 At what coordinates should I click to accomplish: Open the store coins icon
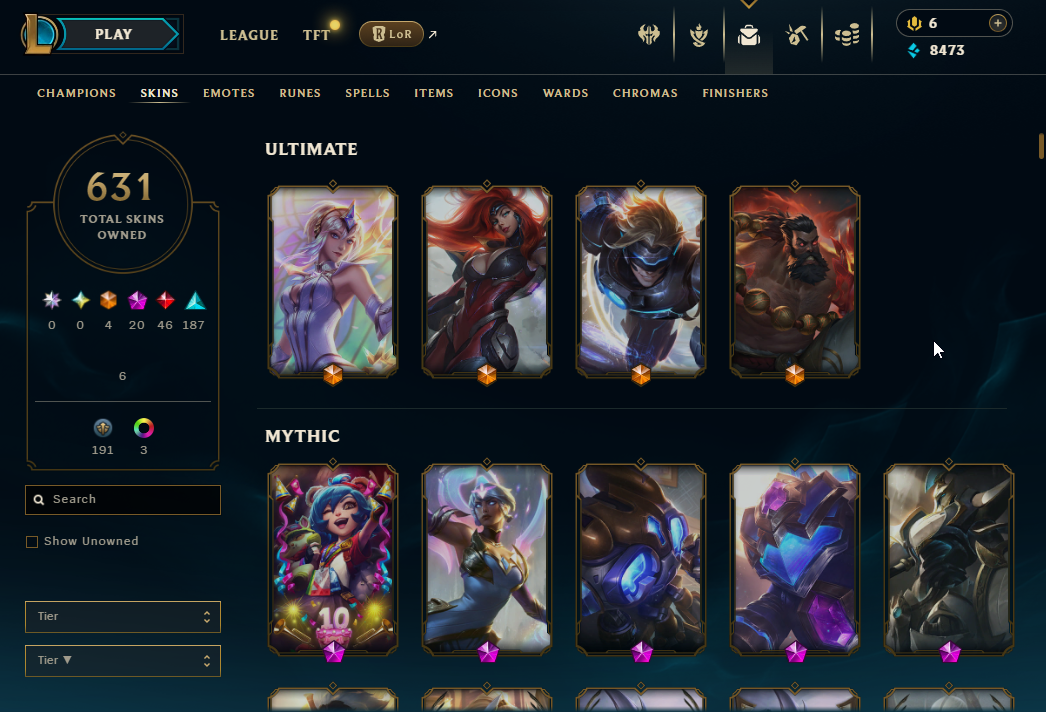click(847, 36)
